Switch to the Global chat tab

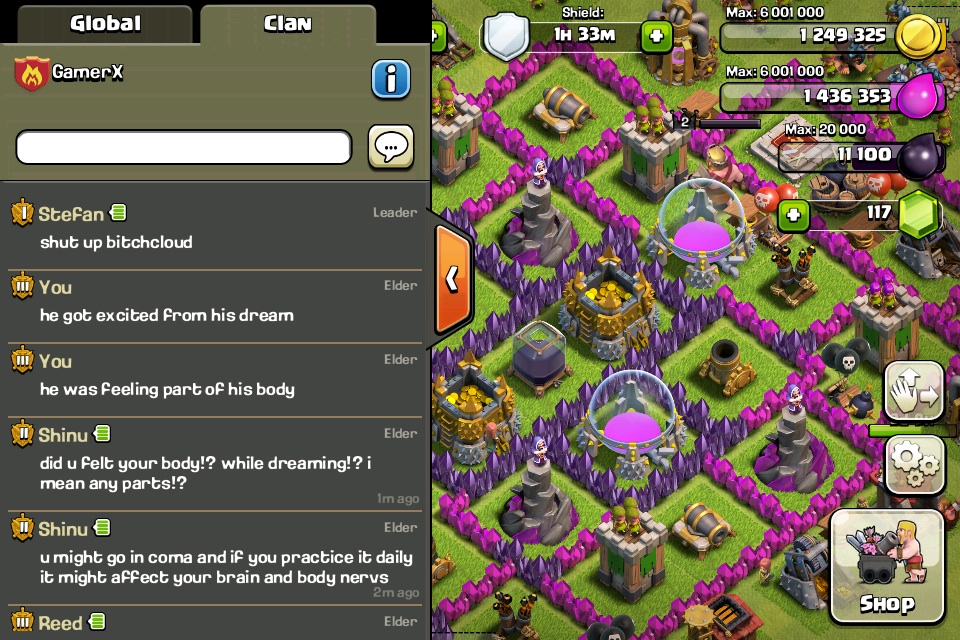[105, 23]
